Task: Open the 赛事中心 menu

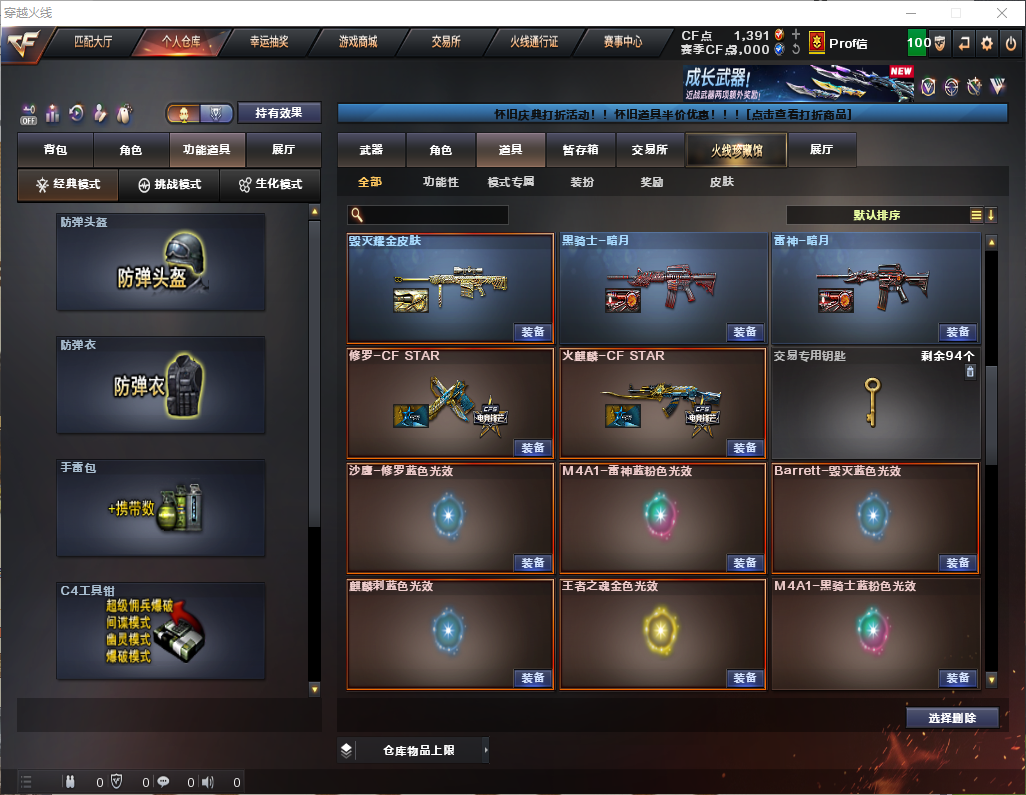Action: pos(622,43)
